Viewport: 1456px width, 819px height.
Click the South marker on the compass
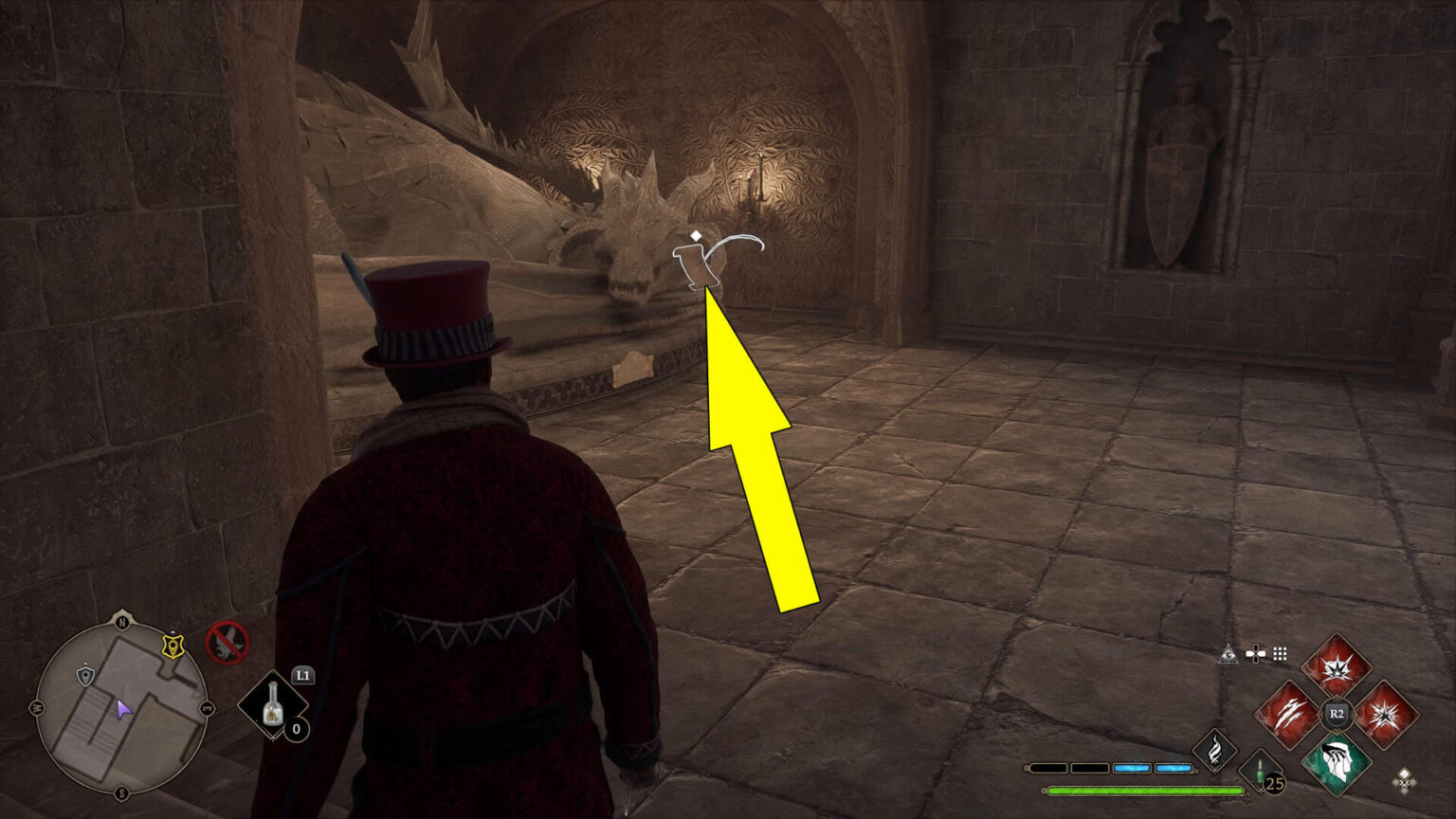(x=121, y=792)
